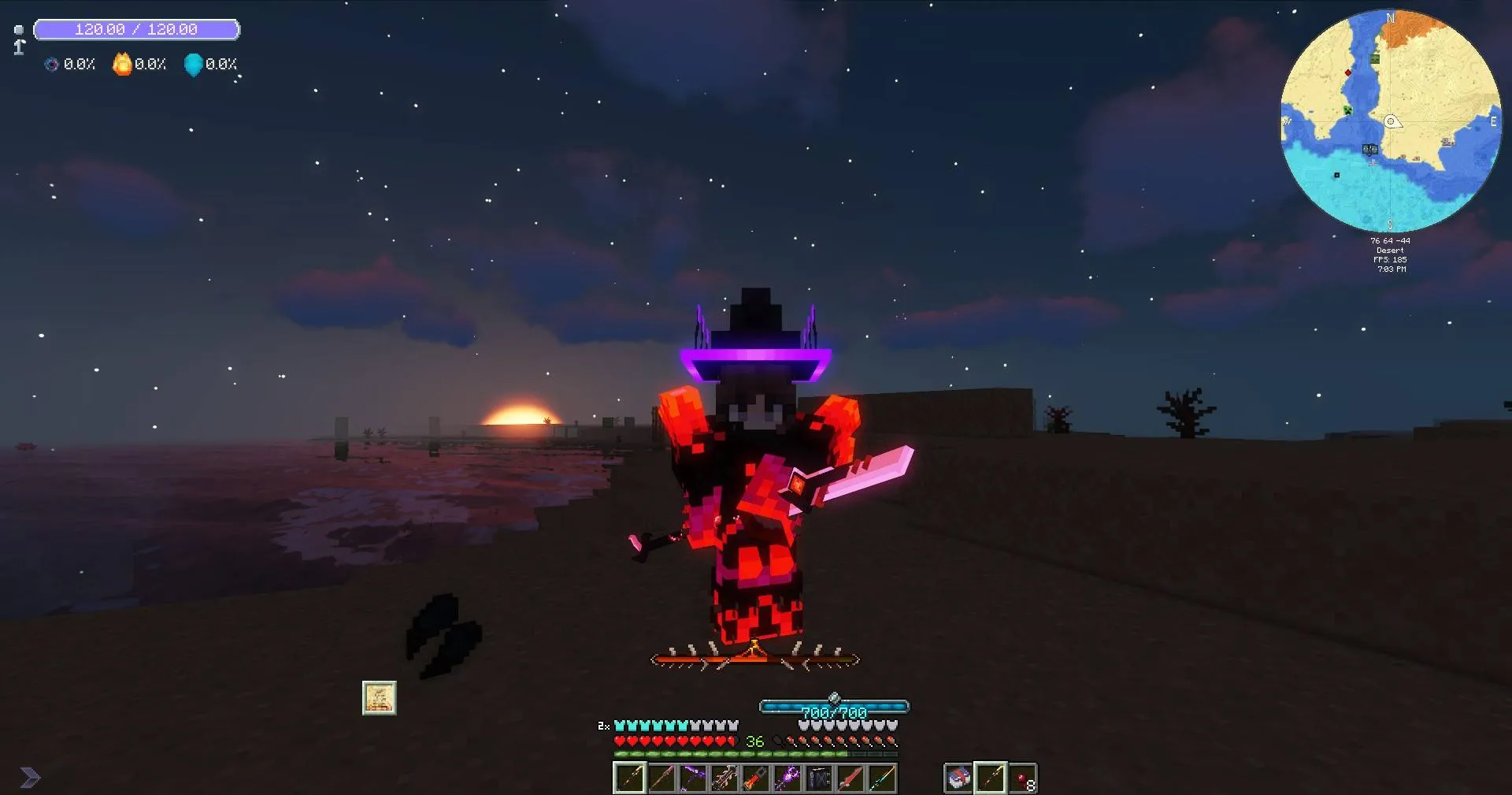
Task: Click the Poké Ball item beside the hotbar
Action: (958, 778)
